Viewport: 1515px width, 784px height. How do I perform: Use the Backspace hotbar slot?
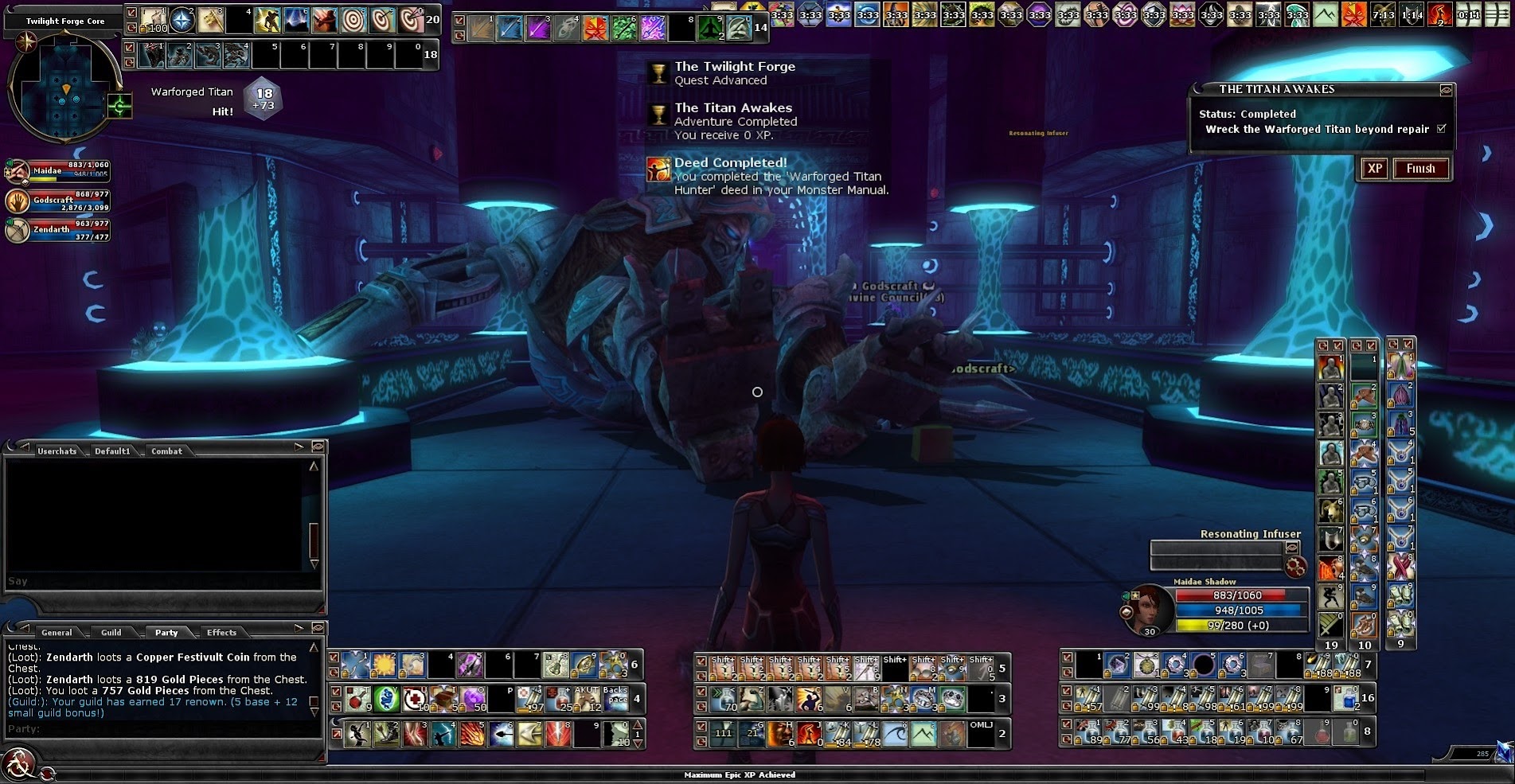pos(615,699)
